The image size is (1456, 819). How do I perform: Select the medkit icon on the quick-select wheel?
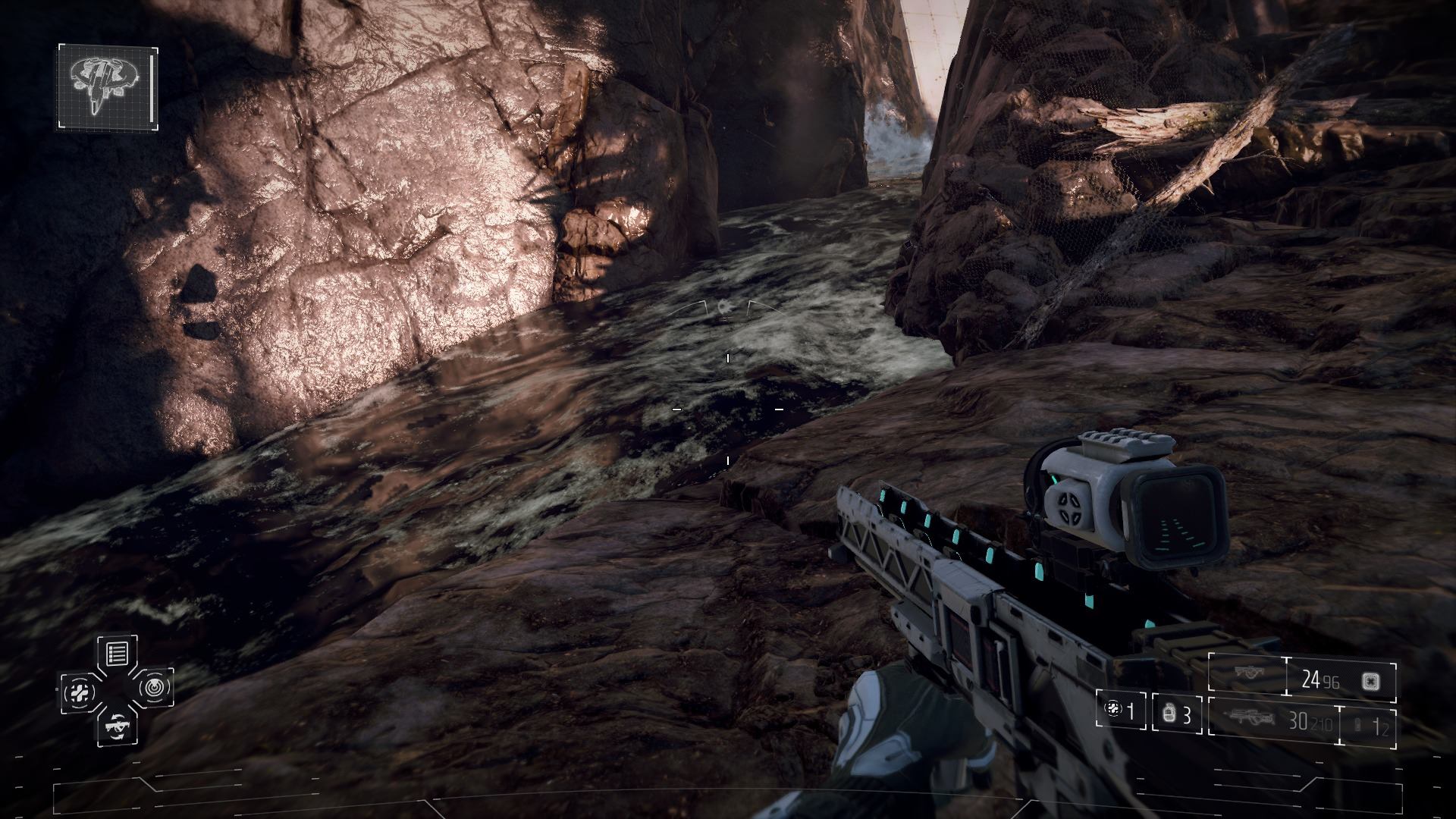pyautogui.click(x=79, y=692)
